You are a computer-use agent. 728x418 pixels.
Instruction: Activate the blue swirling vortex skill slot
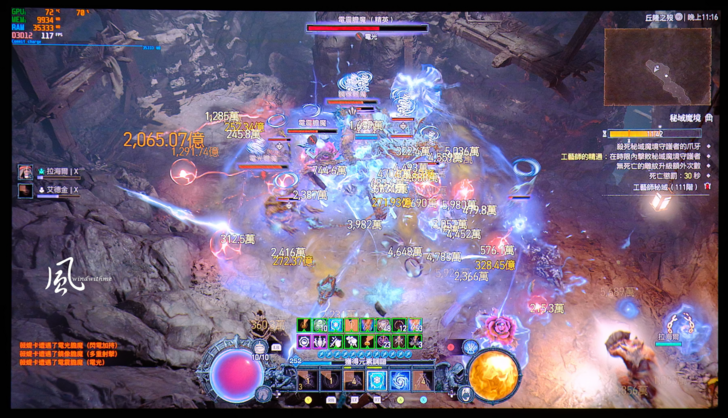click(400, 380)
